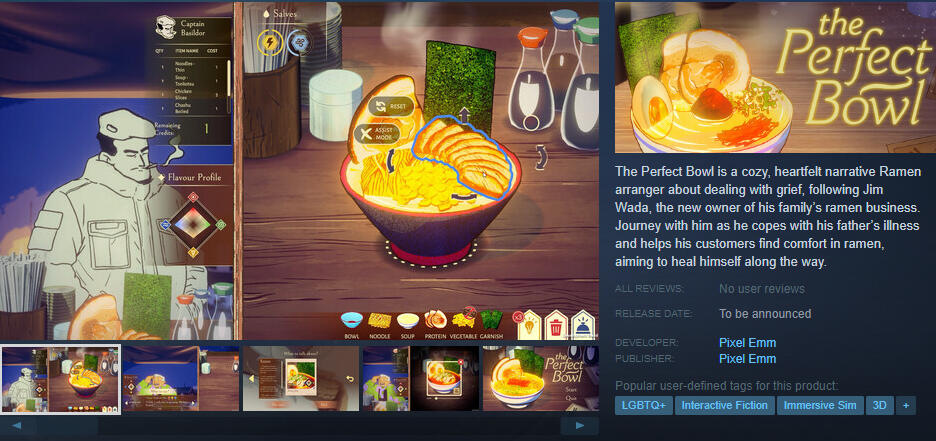Serve the bowl with the bell button

[582, 323]
